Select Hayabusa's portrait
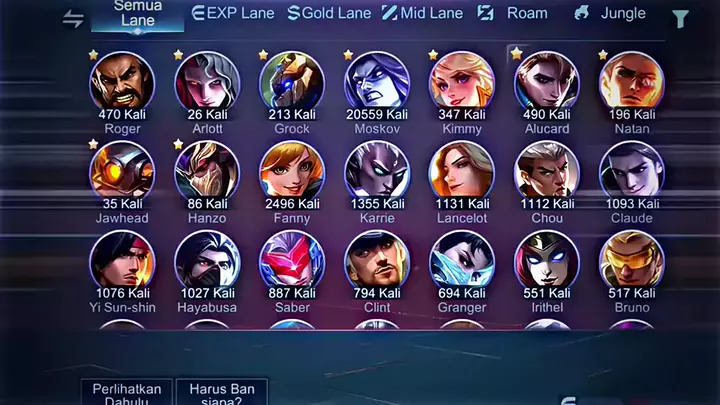The width and height of the screenshot is (720, 405). pos(207,262)
